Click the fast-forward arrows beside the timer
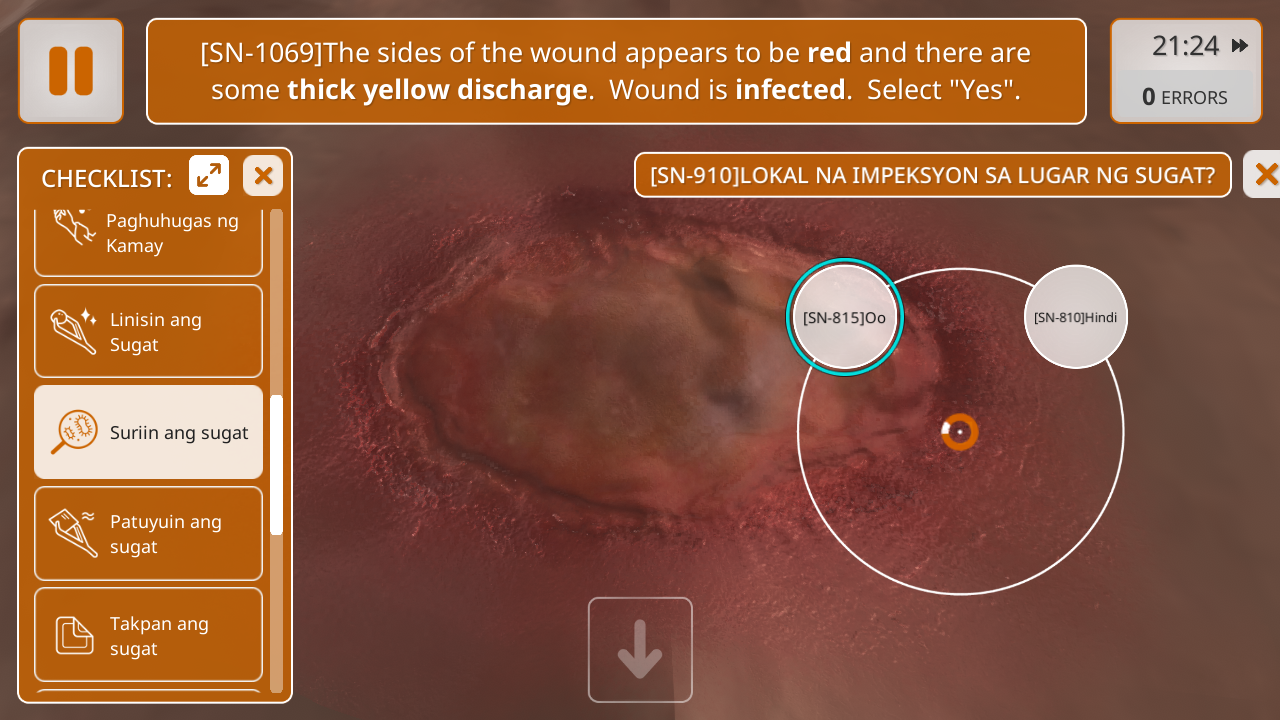Viewport: 1280px width, 720px height. [1240, 46]
